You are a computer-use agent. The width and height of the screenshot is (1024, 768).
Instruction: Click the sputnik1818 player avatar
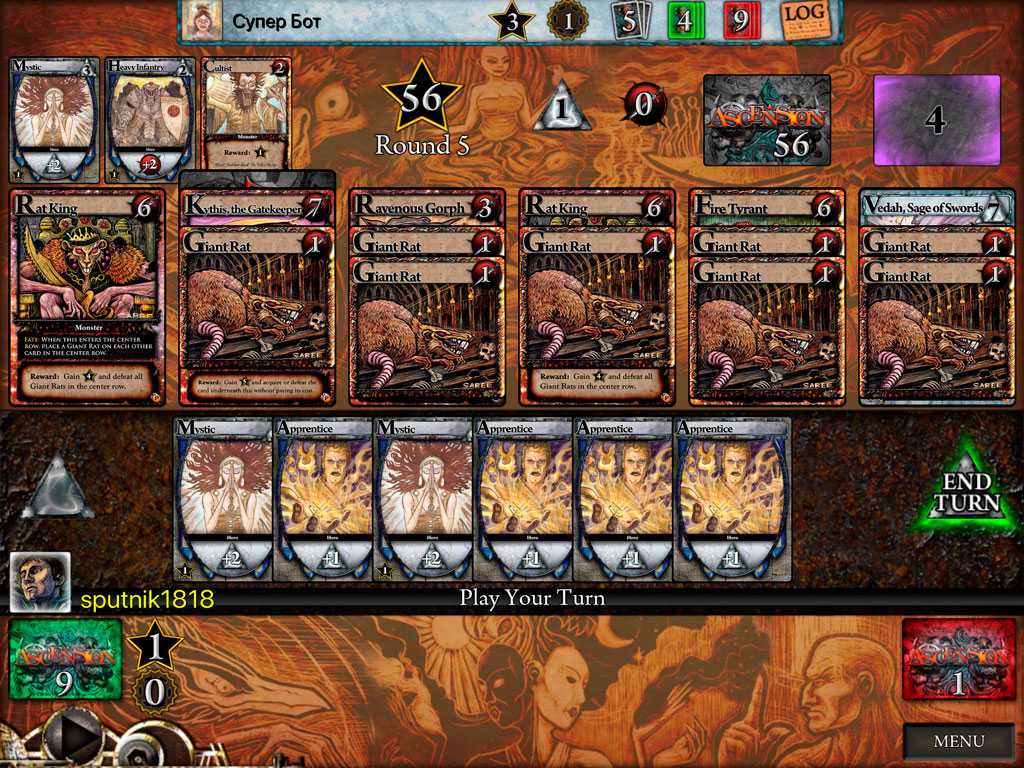[40, 582]
